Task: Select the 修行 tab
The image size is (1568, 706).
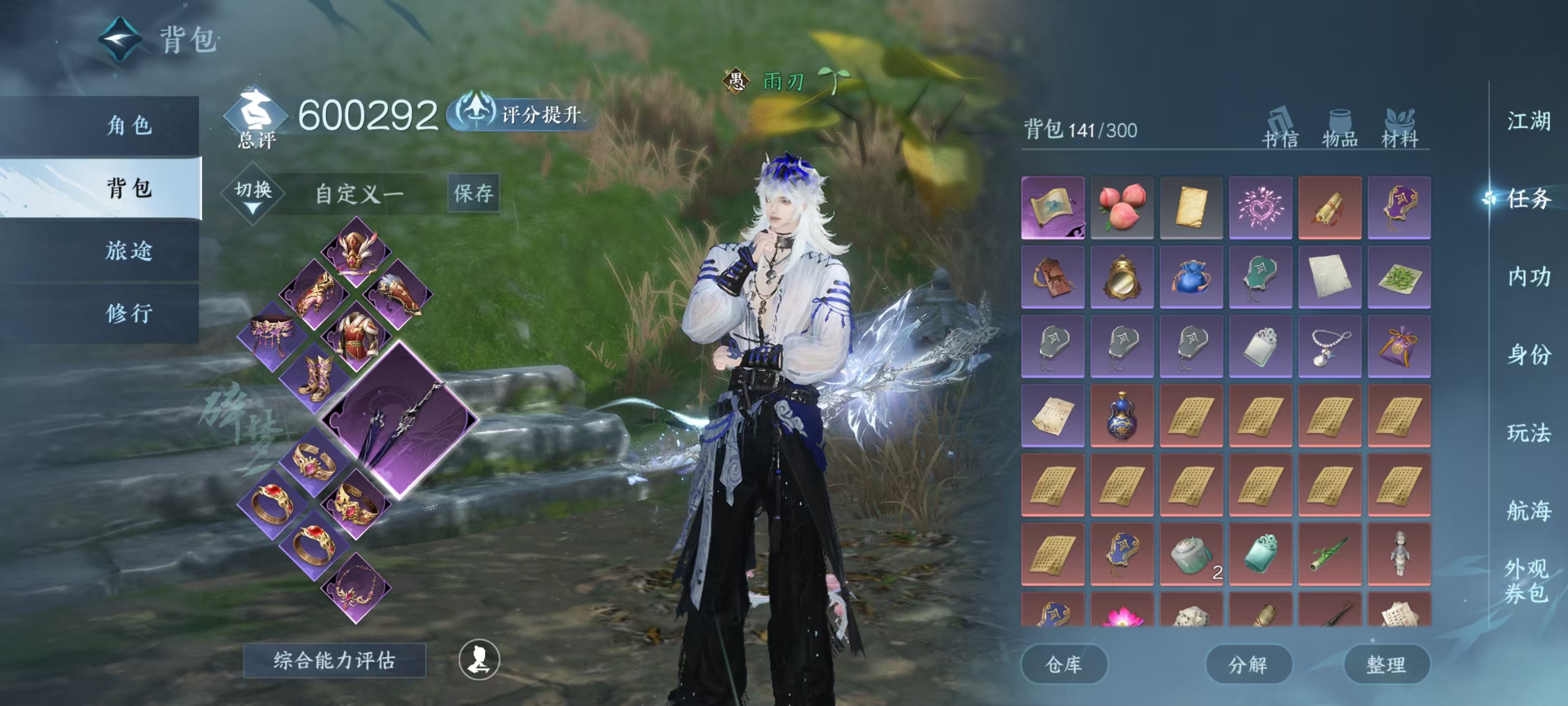Action: point(128,313)
